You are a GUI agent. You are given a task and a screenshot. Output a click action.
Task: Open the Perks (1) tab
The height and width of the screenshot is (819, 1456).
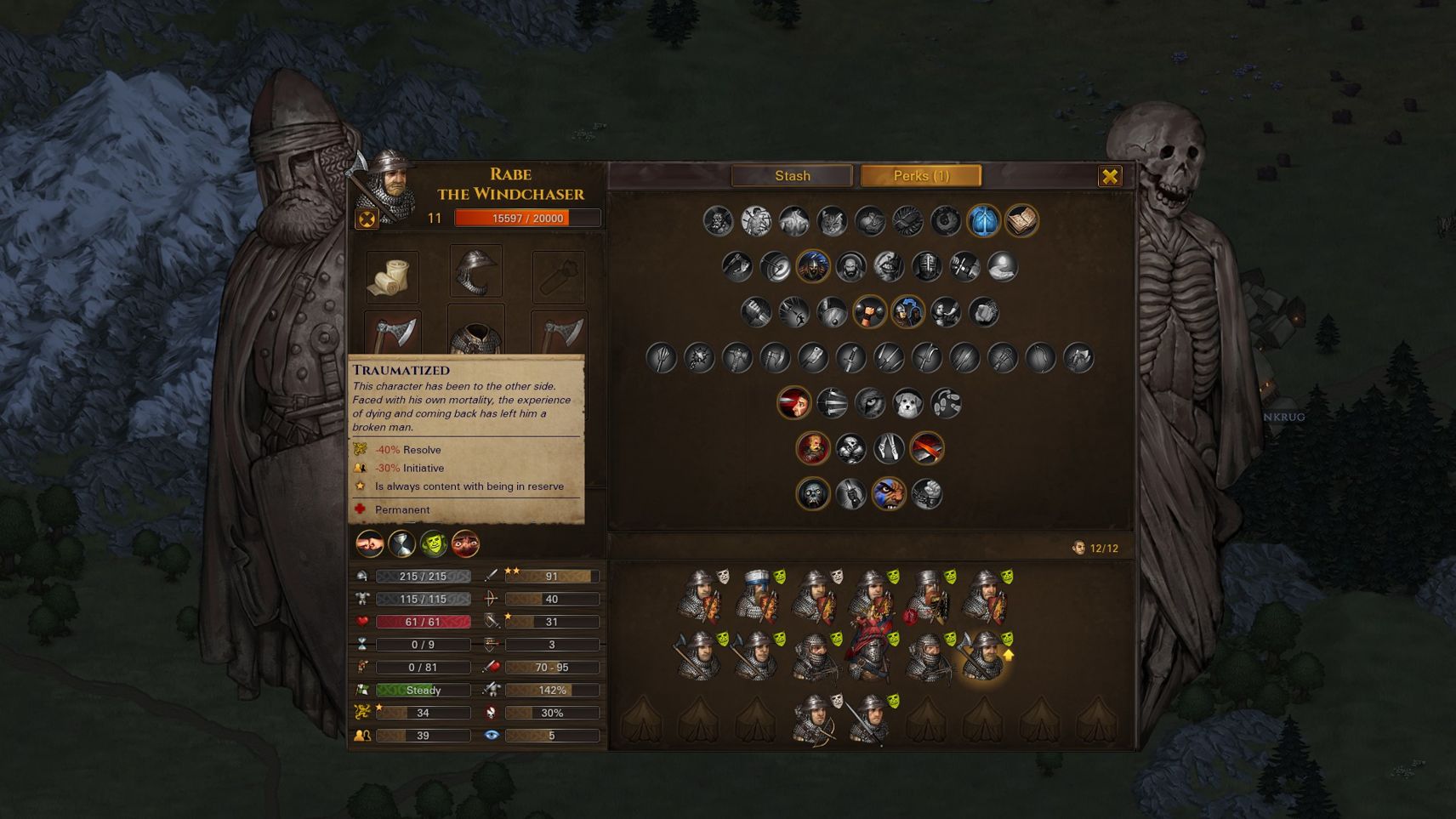pos(921,176)
